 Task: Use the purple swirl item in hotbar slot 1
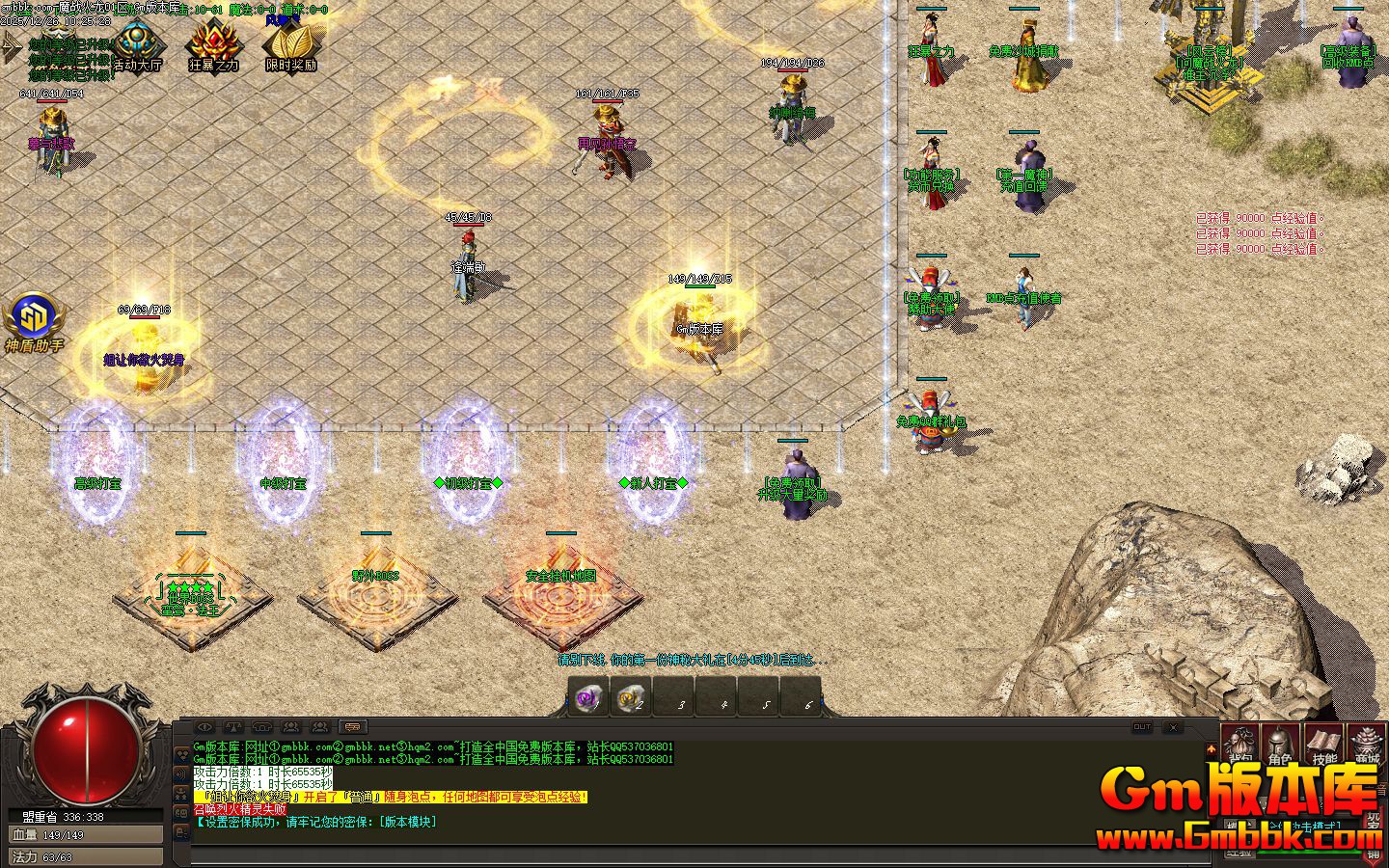pos(588,697)
